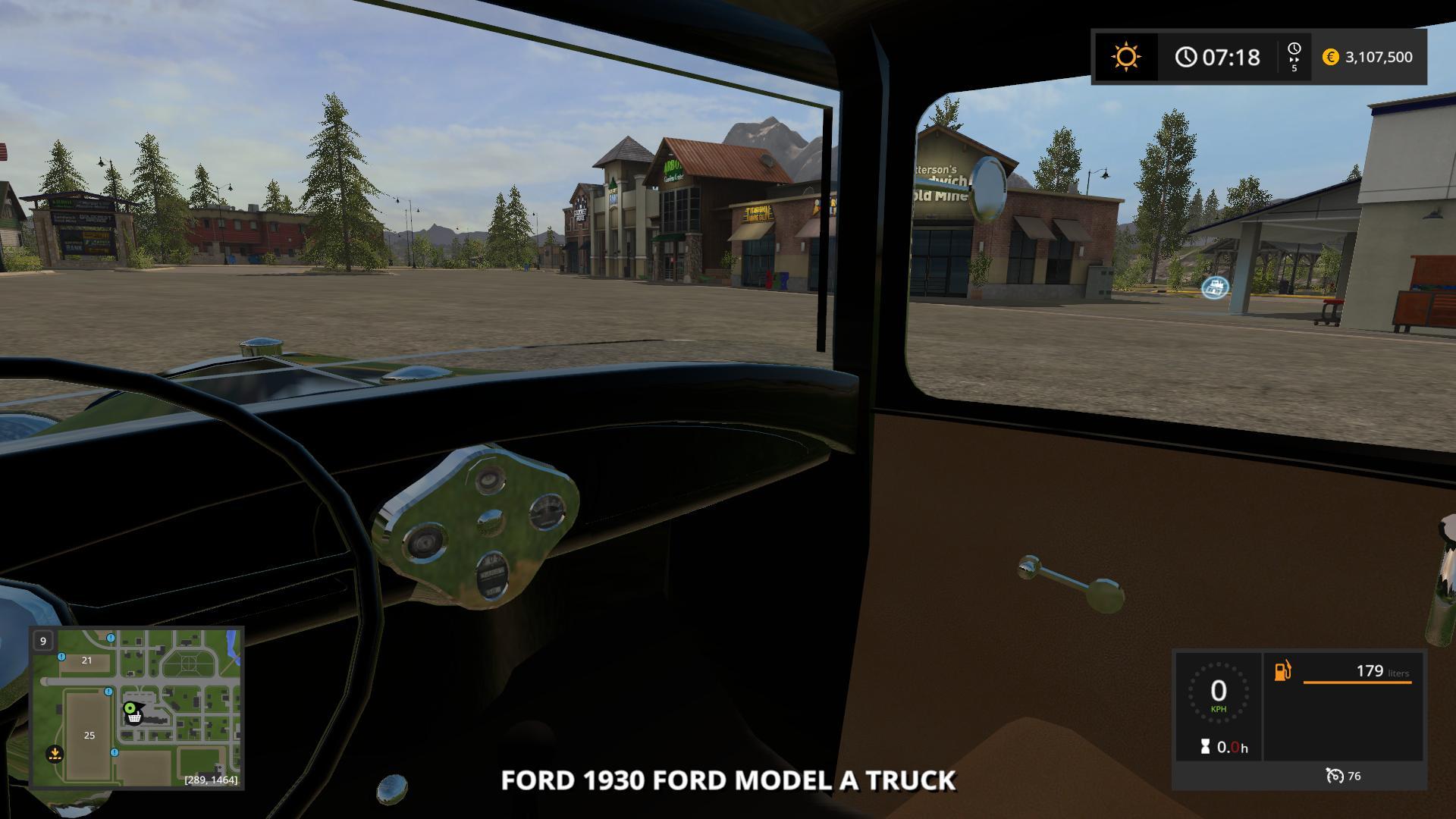Select the green player marker on minimap
Viewport: 1456px width, 819px height.
click(130, 708)
